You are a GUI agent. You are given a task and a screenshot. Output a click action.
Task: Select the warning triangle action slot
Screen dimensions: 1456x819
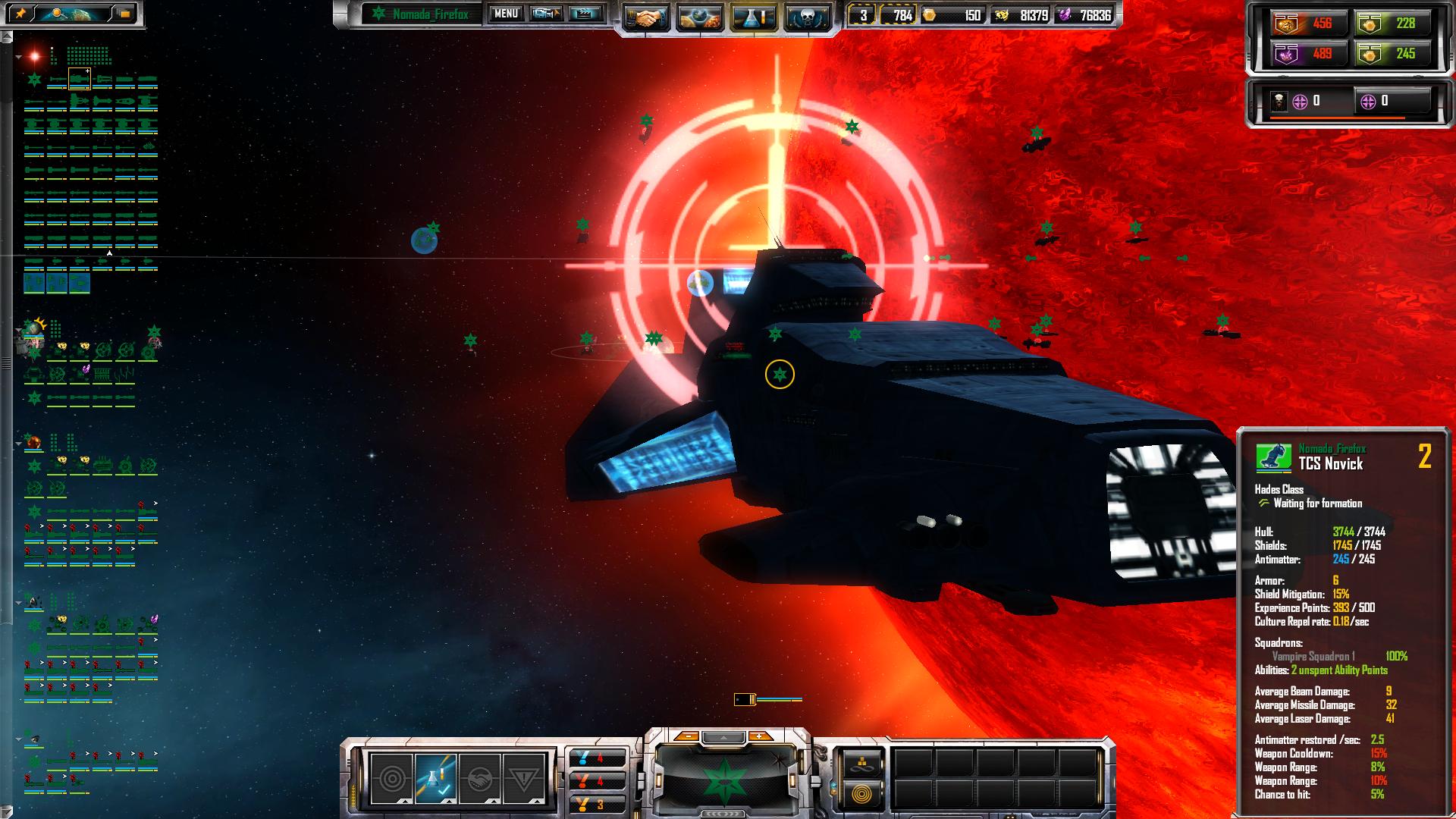pyautogui.click(x=524, y=779)
